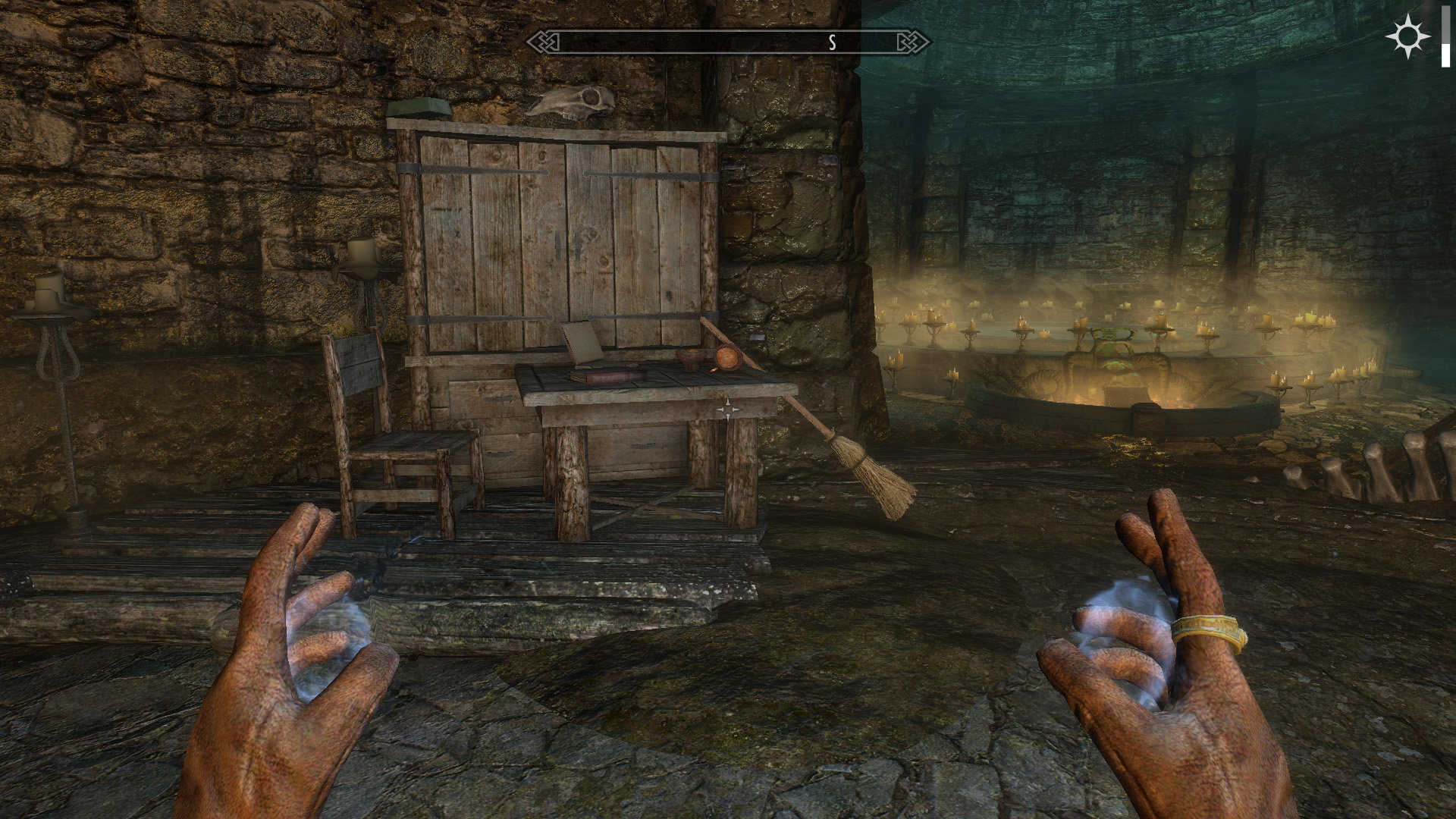
Task: Click the S marker on the compass
Action: click(834, 42)
